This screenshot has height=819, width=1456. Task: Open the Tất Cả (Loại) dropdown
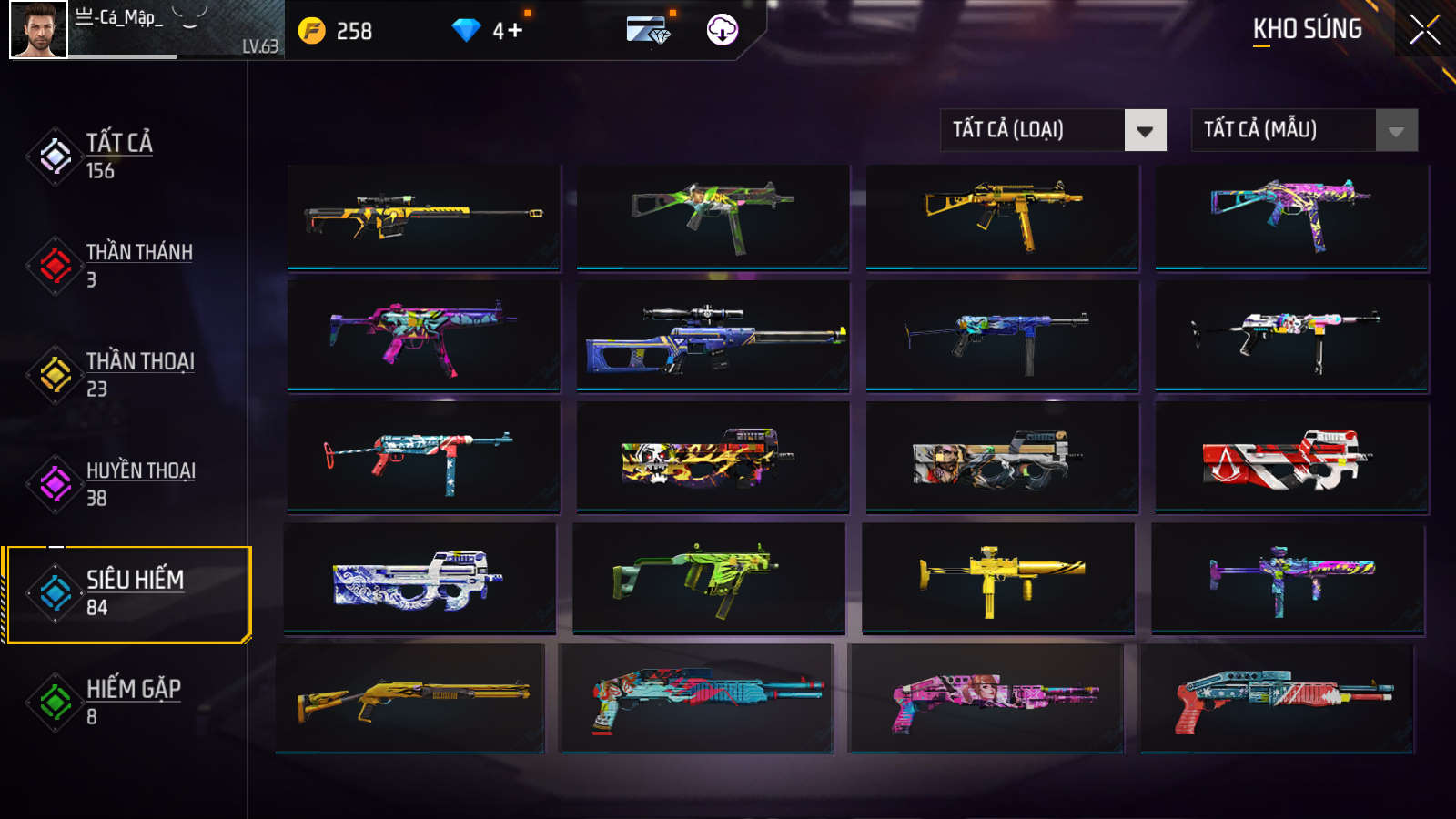1053,130
